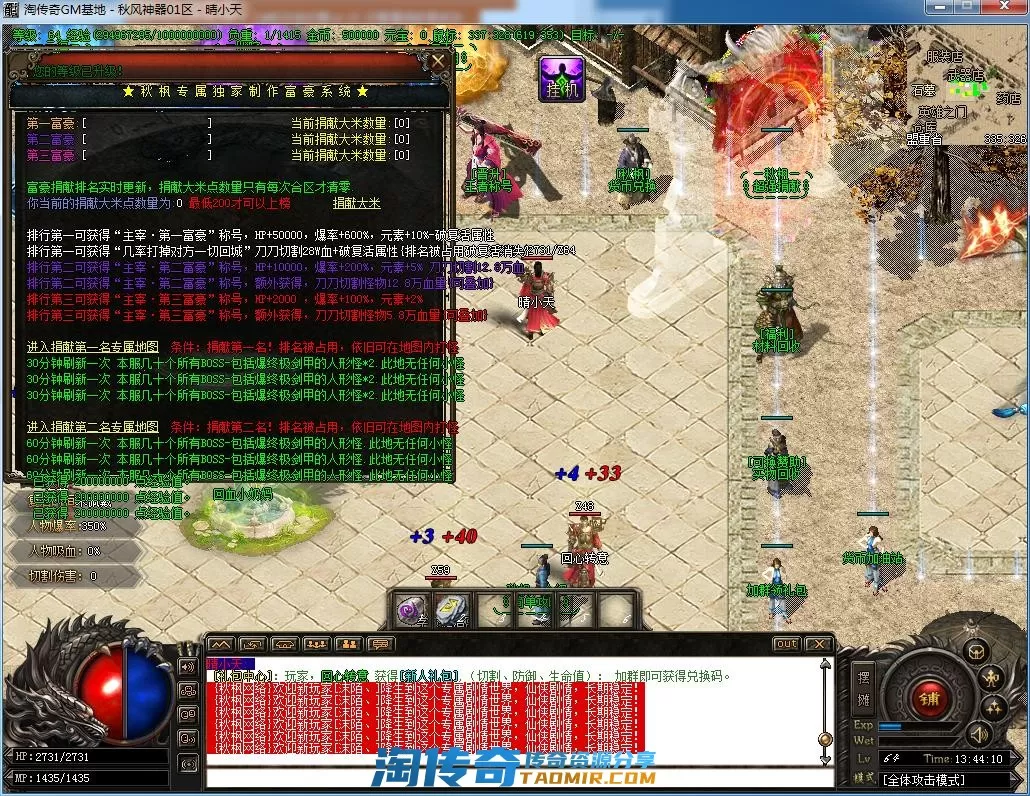Click the red 铺 shop orb
Image resolution: width=1030 pixels, height=796 pixels.
click(x=929, y=698)
